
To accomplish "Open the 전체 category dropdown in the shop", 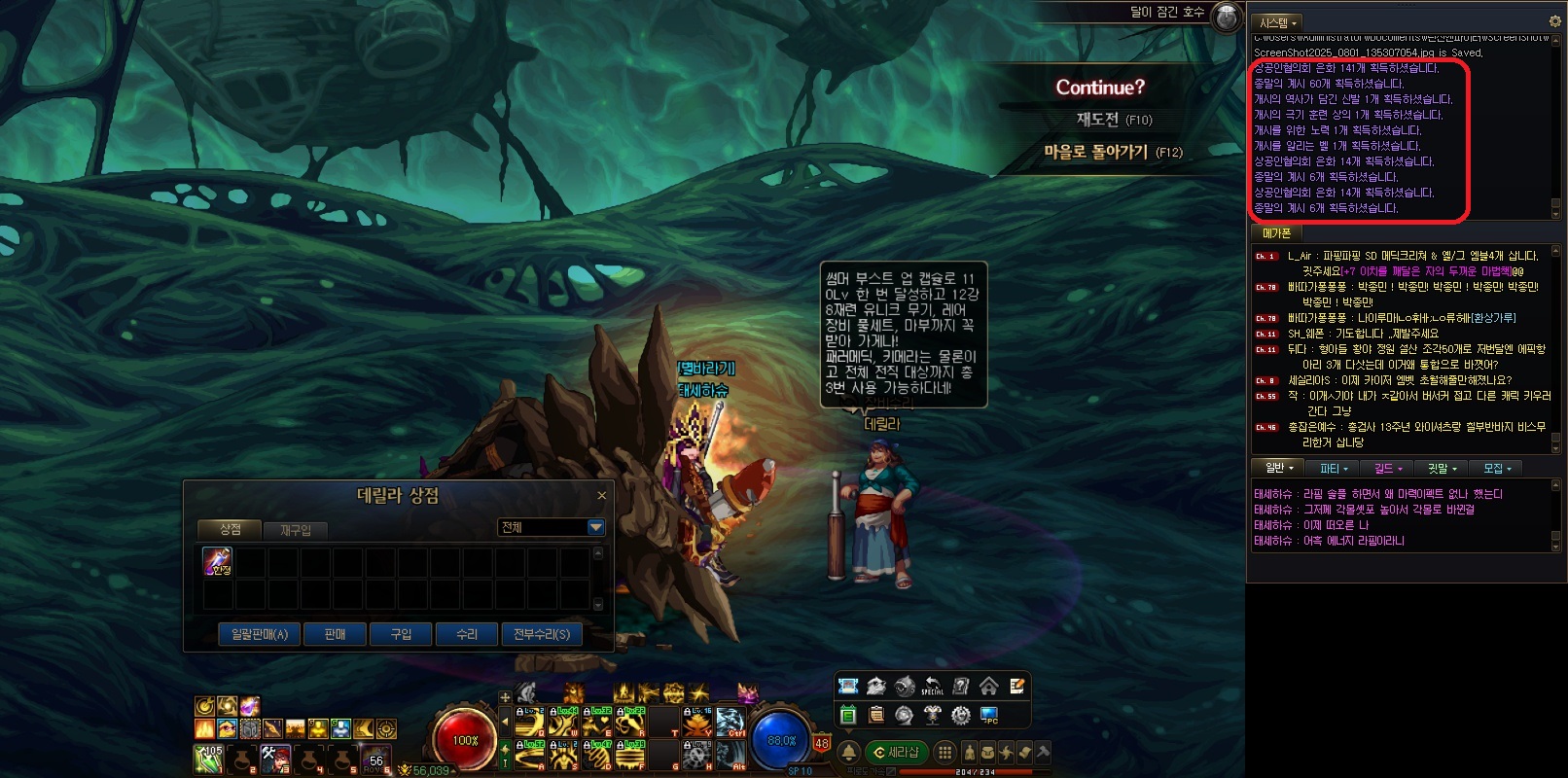I will pyautogui.click(x=595, y=527).
